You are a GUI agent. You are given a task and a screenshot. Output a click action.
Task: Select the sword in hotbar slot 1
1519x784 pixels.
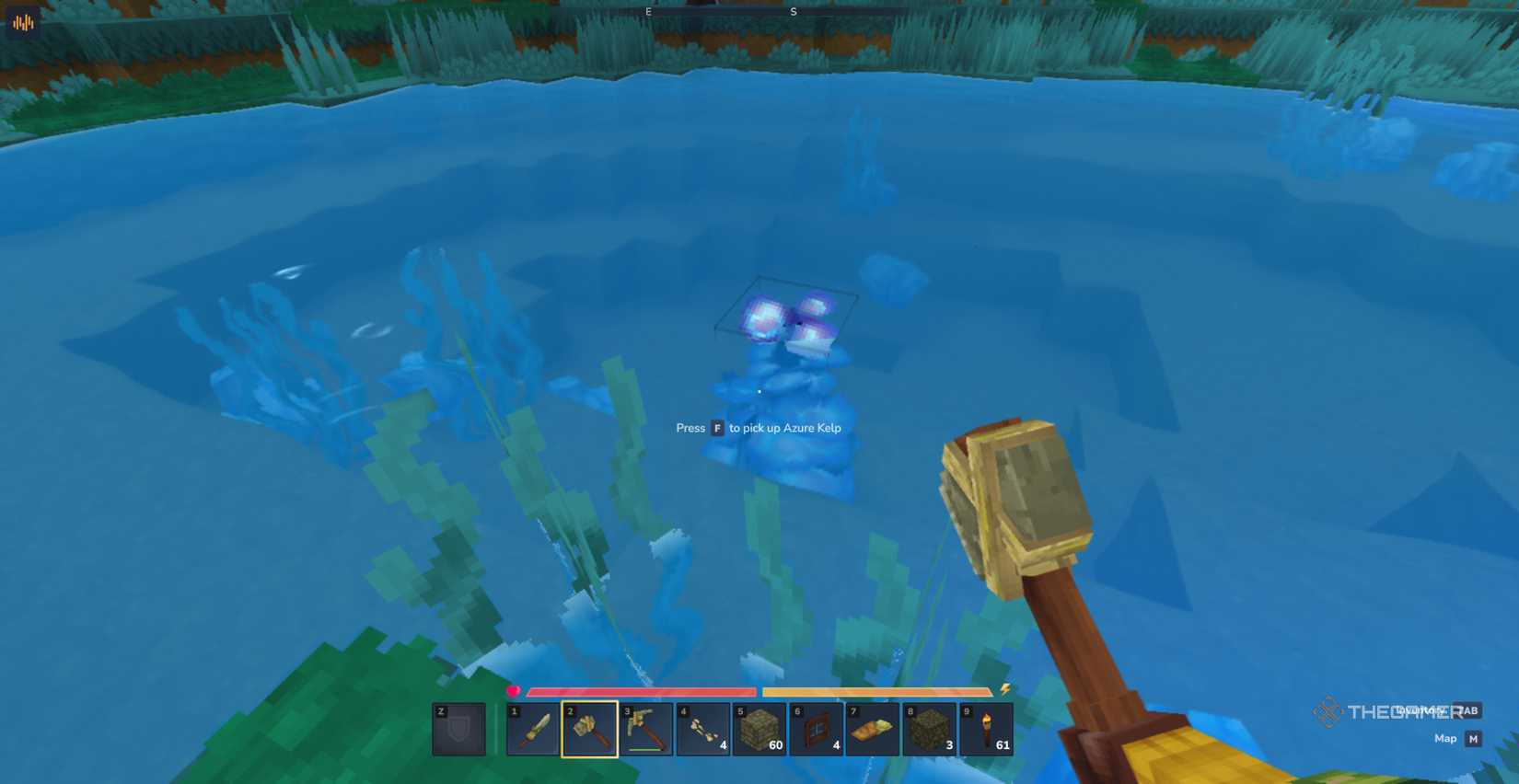click(x=533, y=729)
